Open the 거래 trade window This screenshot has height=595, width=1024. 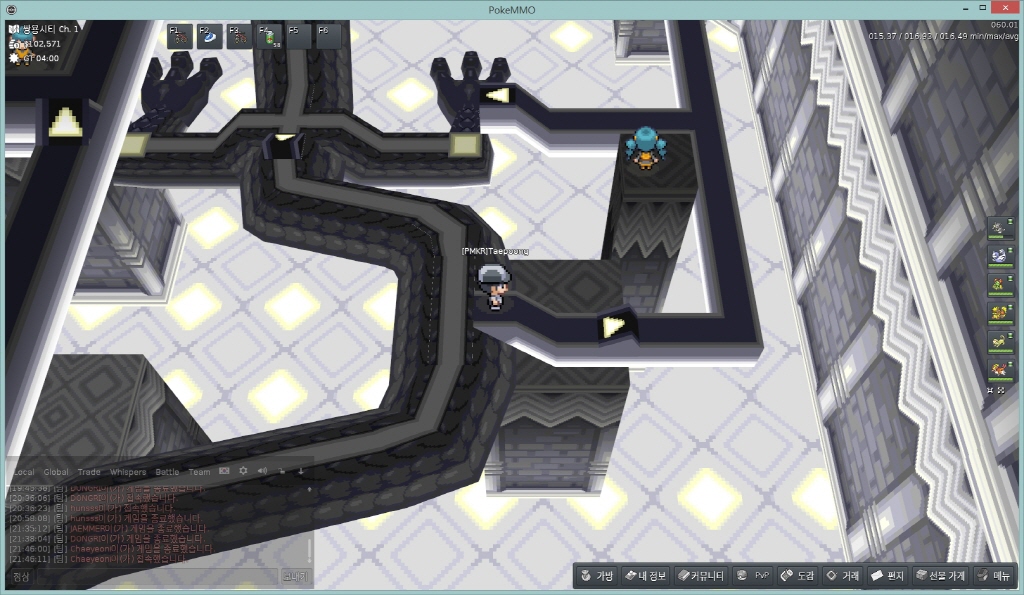tap(842, 576)
